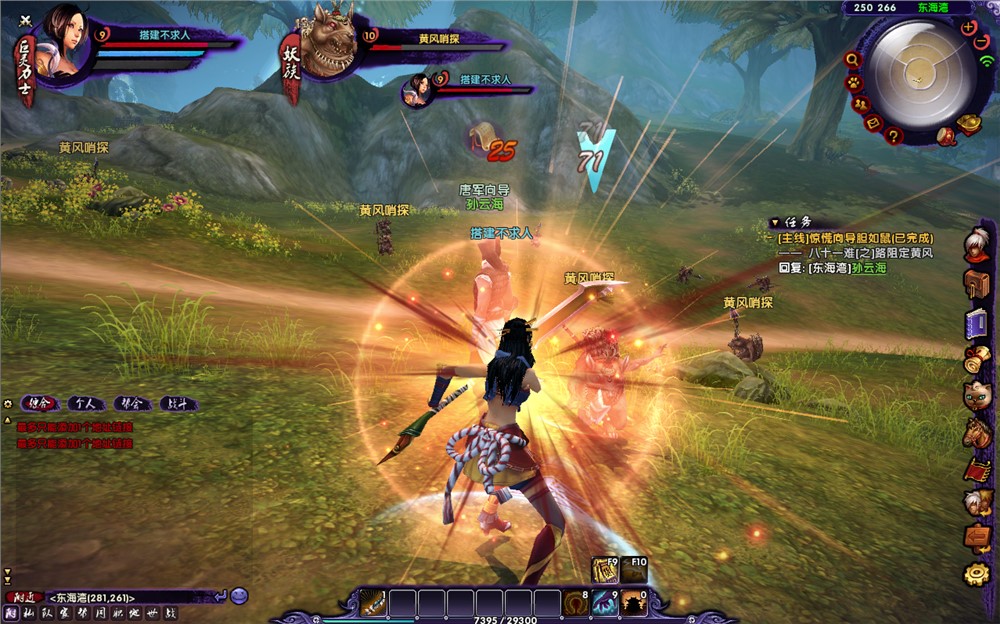Image resolution: width=1000 pixels, height=624 pixels.
Task: Switch to the 战斗 chat tab
Action: (178, 404)
